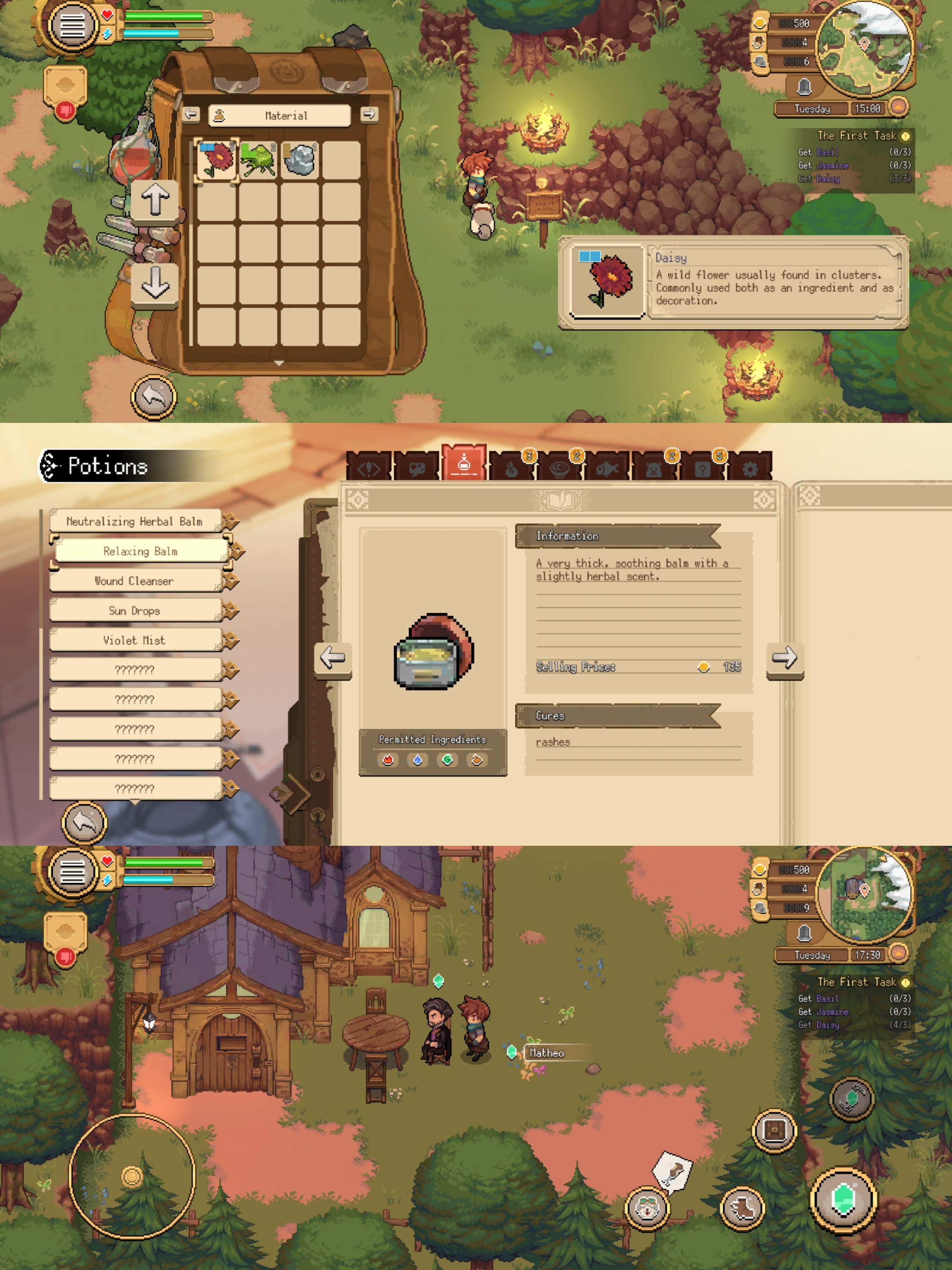The image size is (952, 1270).
Task: Tap the dog companion button
Action: click(x=647, y=1208)
